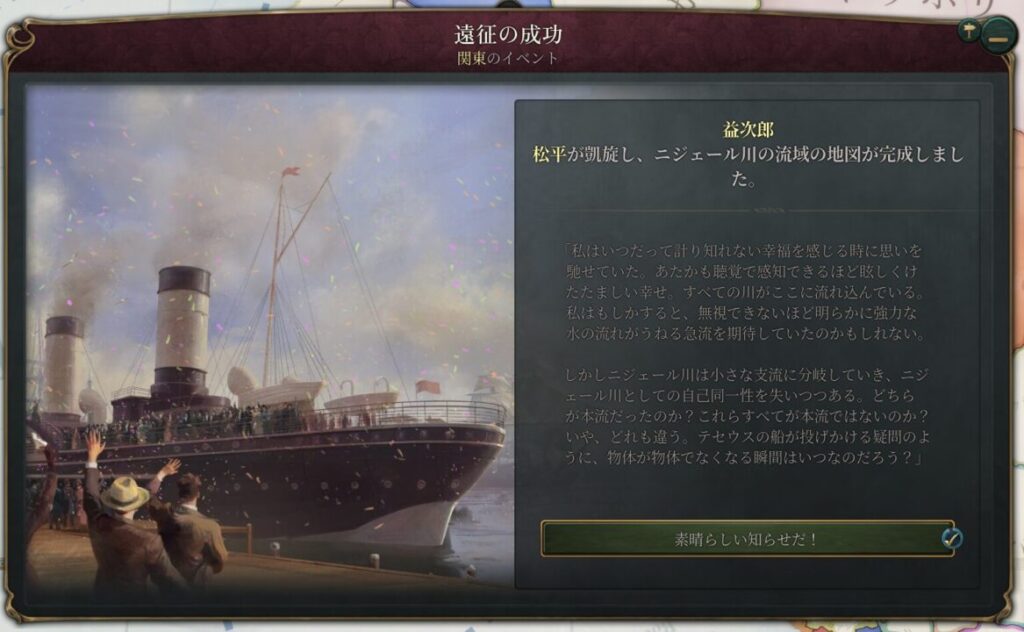Click the signpost icon beside the minimize button
1024x632 pixels.
pyautogui.click(x=968, y=29)
